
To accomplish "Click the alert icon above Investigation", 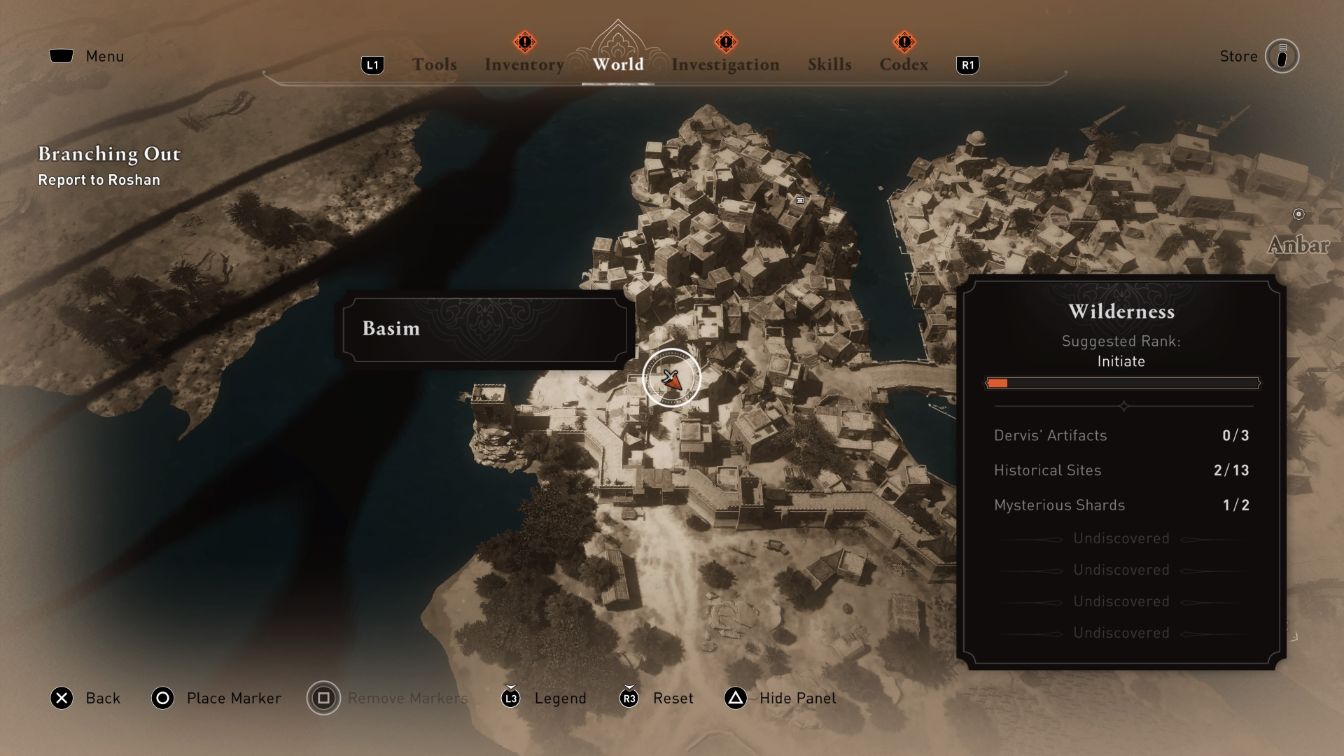I will coord(725,43).
